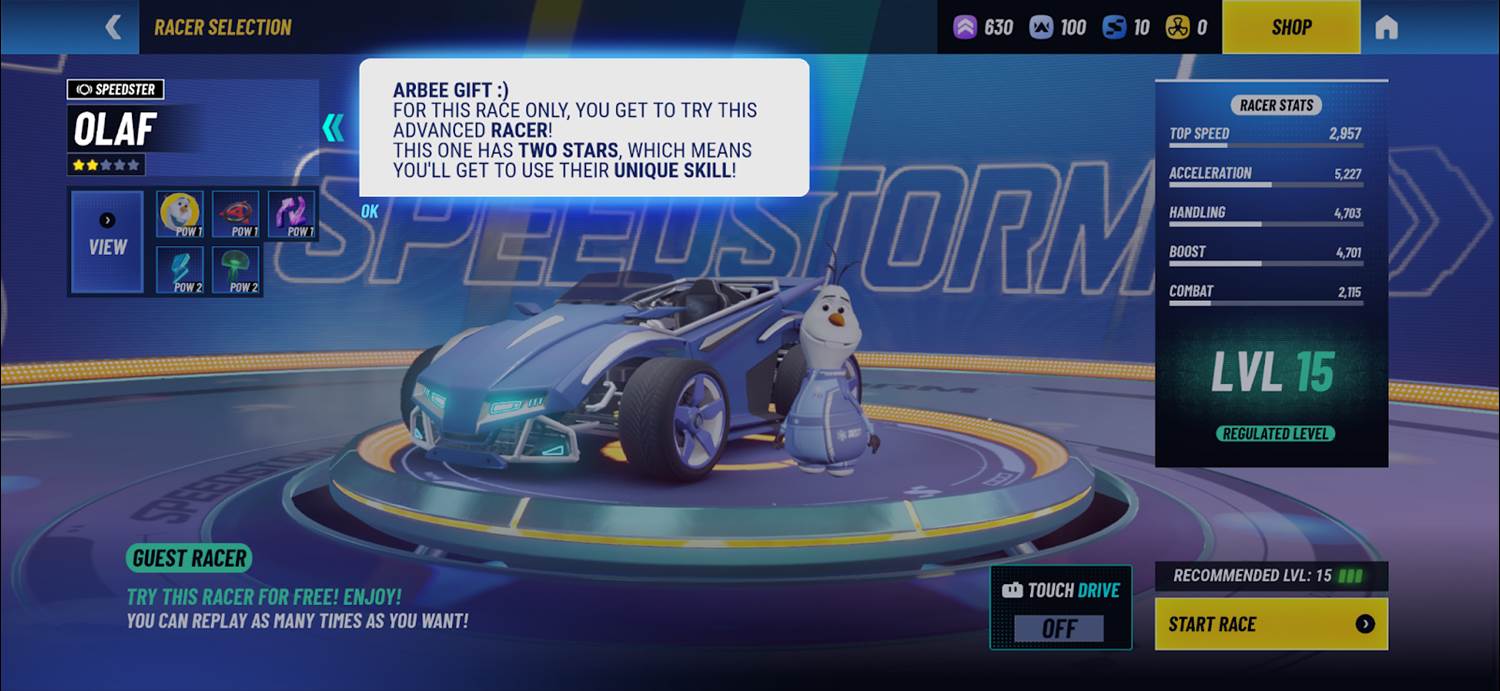Choose the green jellyfish skill icon

click(236, 270)
